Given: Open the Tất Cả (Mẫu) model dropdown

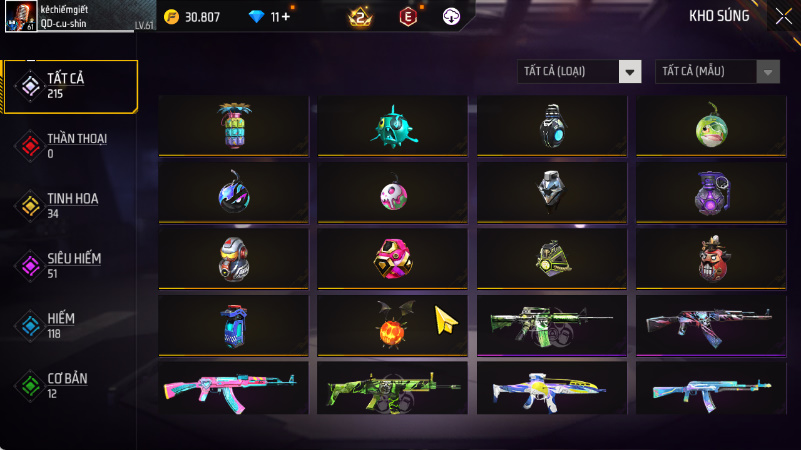Looking at the screenshot, I should [717, 71].
